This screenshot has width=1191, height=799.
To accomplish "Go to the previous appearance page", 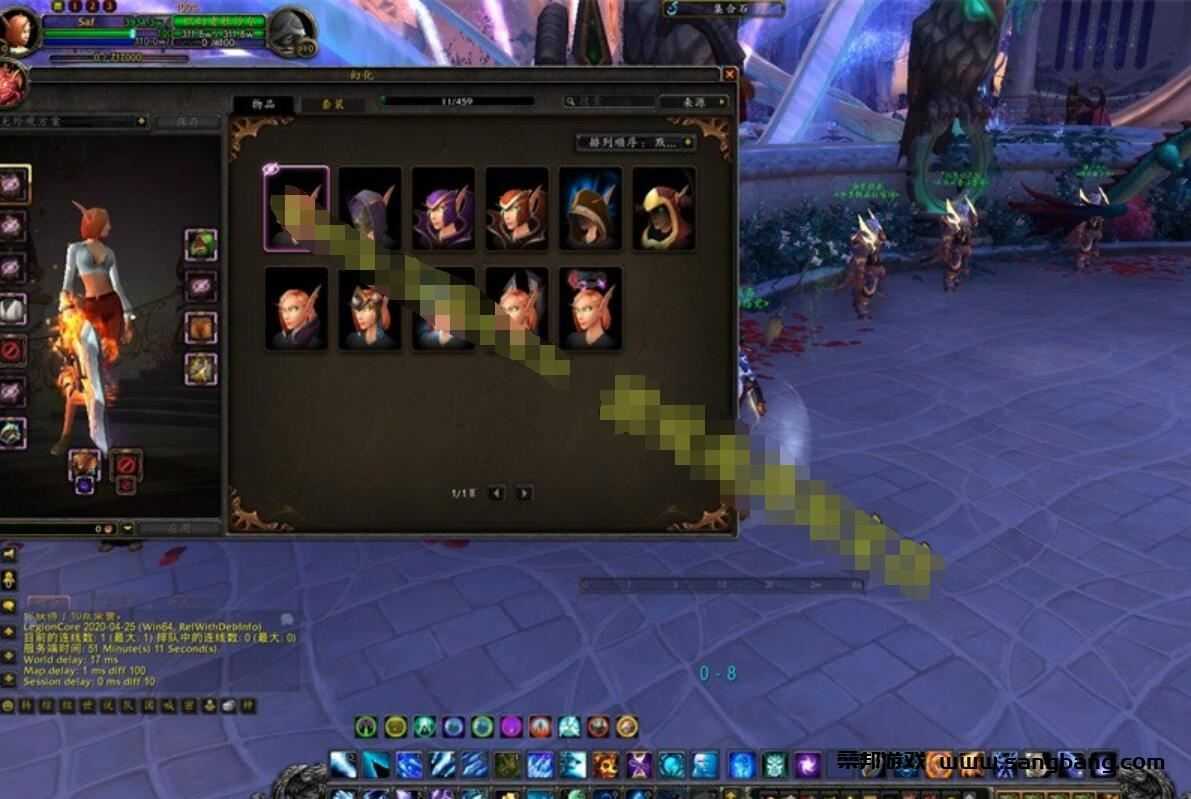I will pyautogui.click(x=497, y=493).
